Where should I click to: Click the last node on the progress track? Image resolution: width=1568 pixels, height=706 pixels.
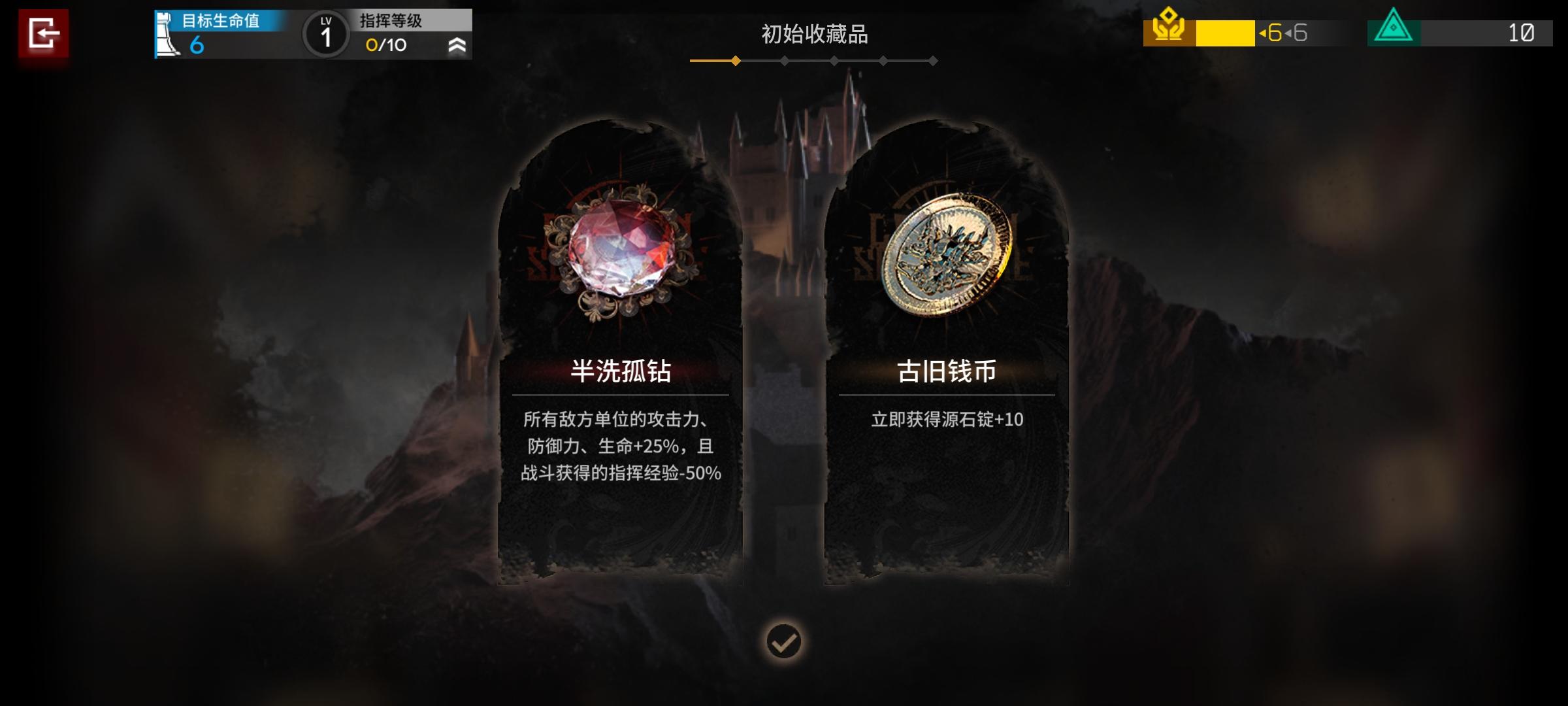pyautogui.click(x=932, y=61)
